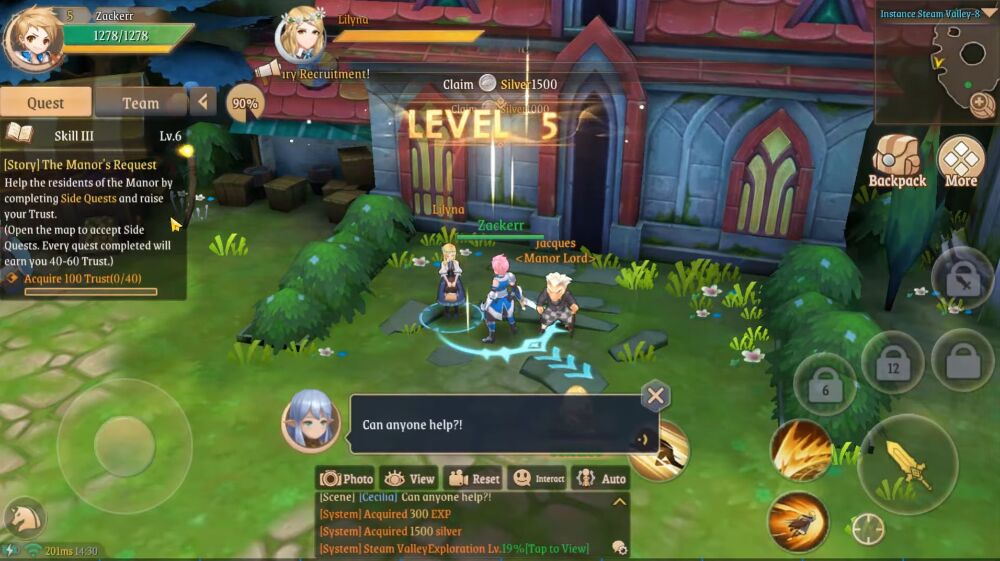
Task: Open the Backpack
Action: [x=896, y=162]
